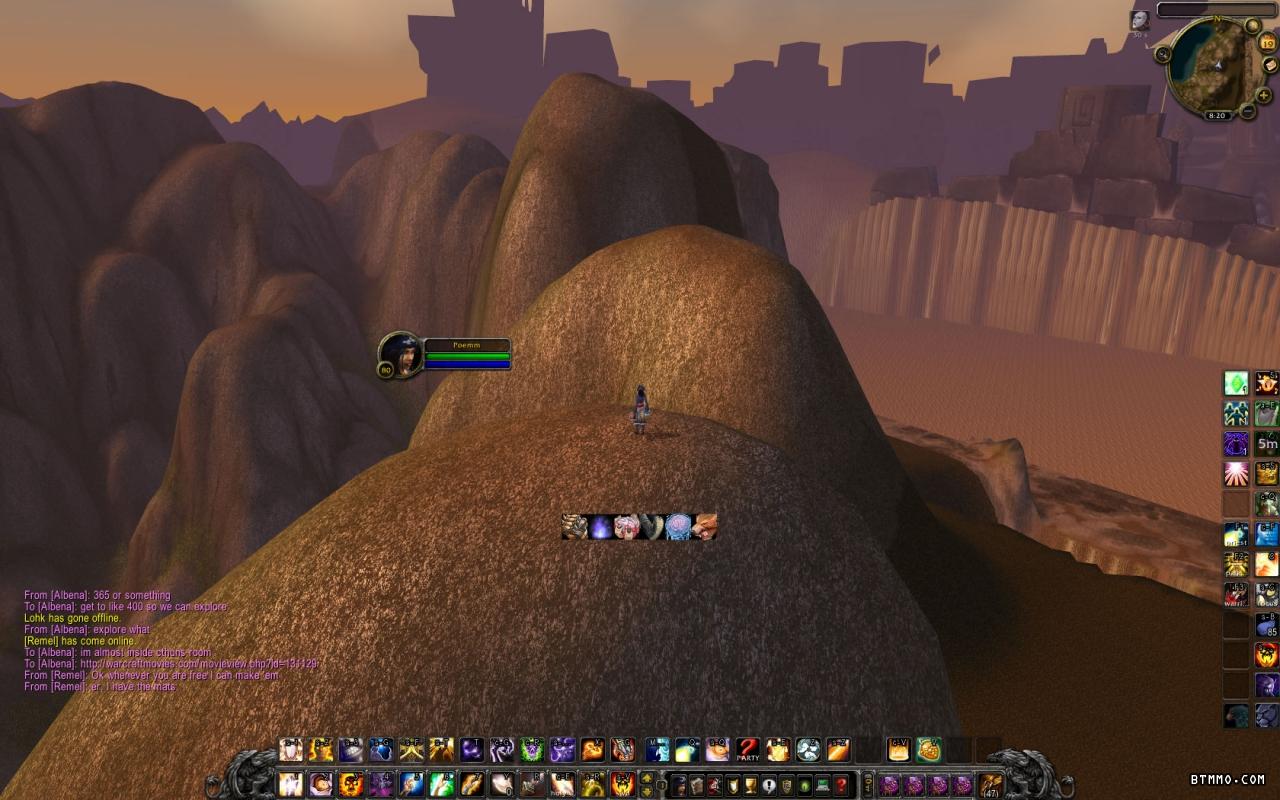Click the white mask buff icon
Viewport: 1280px width, 800px height.
[1139, 20]
